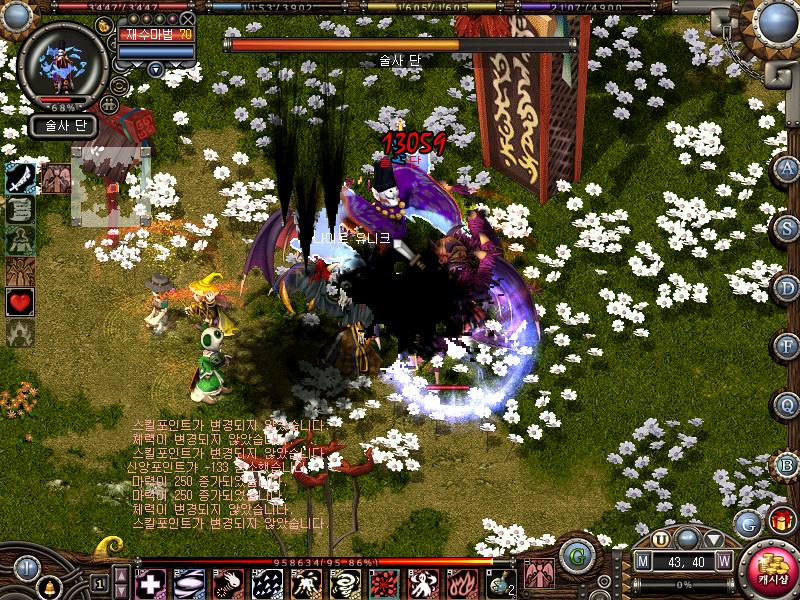Use the white cross heal skill
The image size is (800, 600).
pyautogui.click(x=150, y=583)
